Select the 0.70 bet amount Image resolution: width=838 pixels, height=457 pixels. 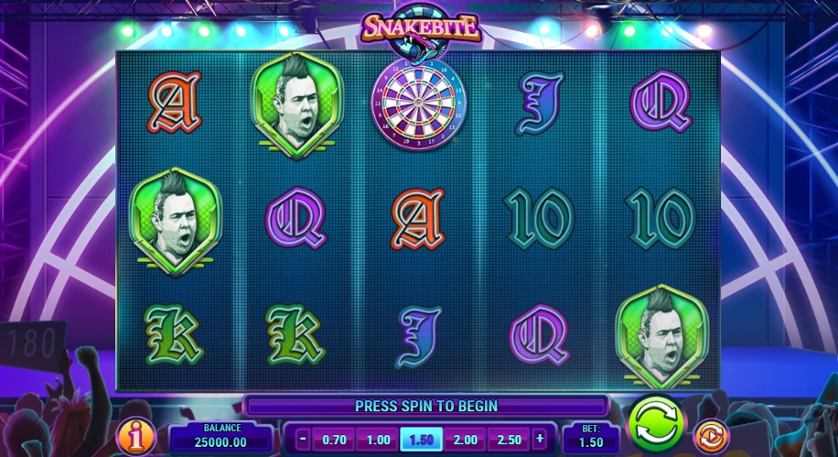[333, 439]
